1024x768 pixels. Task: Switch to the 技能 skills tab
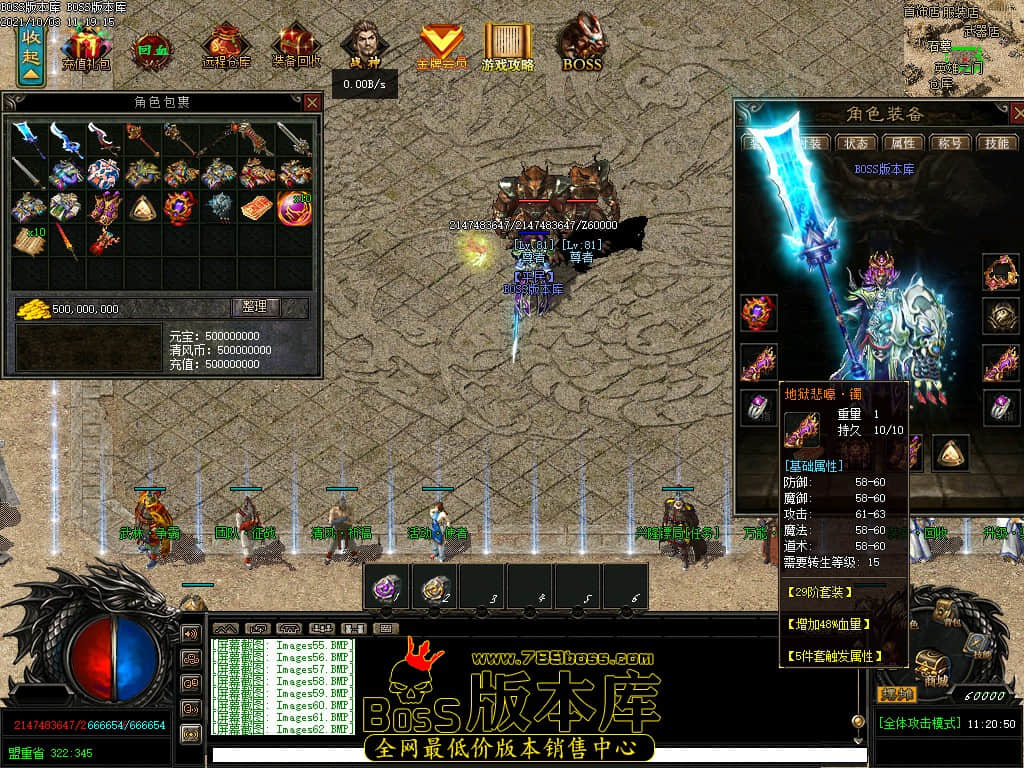point(997,143)
